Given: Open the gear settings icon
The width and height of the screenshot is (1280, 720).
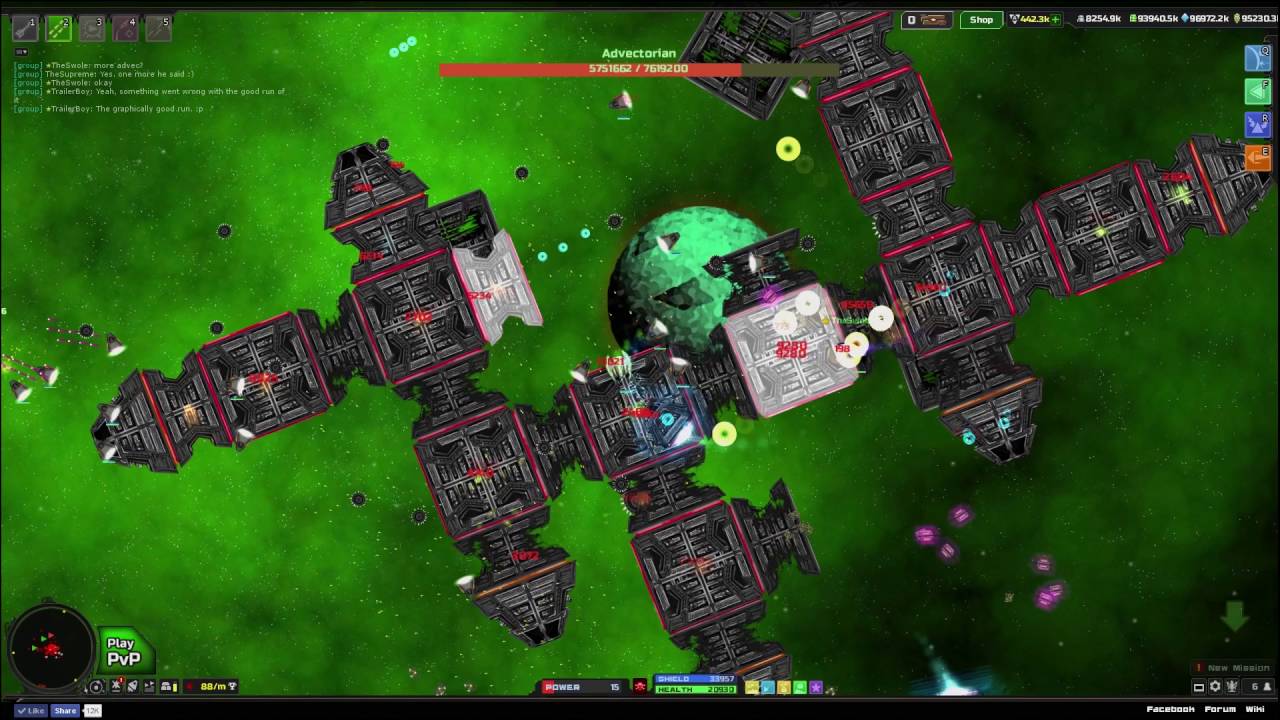Looking at the screenshot, I should [x=1215, y=687].
